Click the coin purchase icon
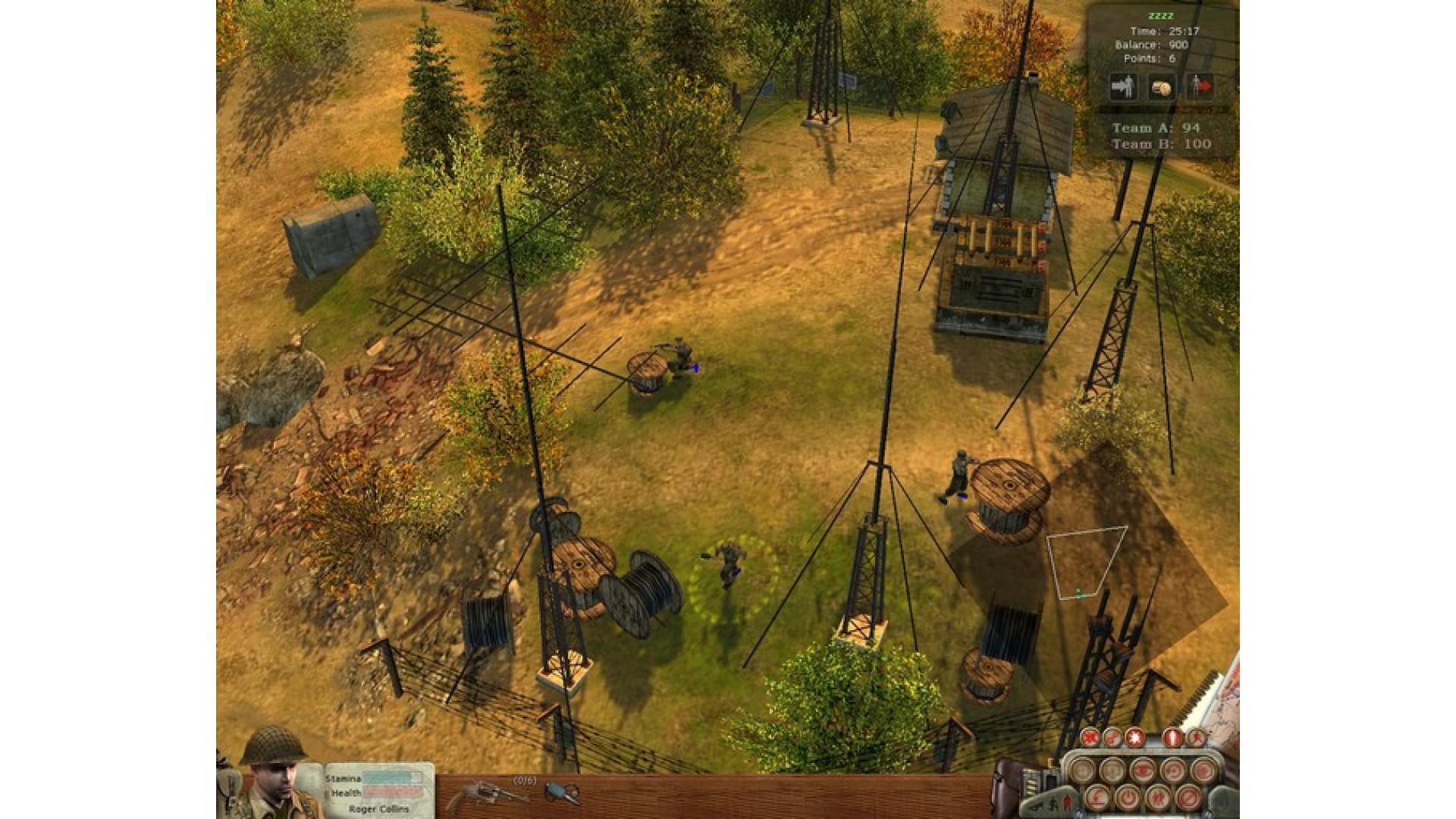The image size is (1456, 819). pos(1161,88)
